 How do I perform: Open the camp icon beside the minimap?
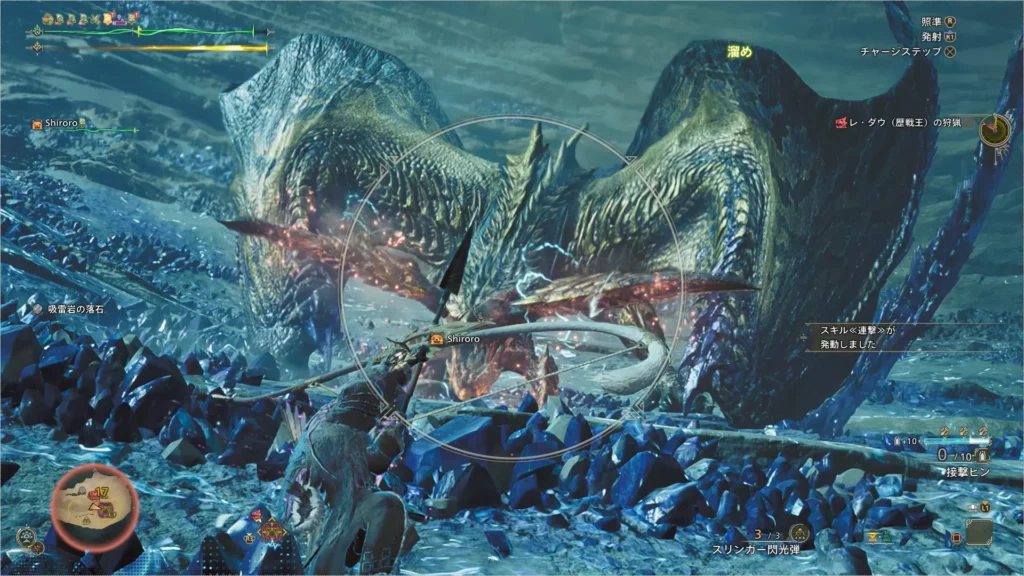click(28, 536)
